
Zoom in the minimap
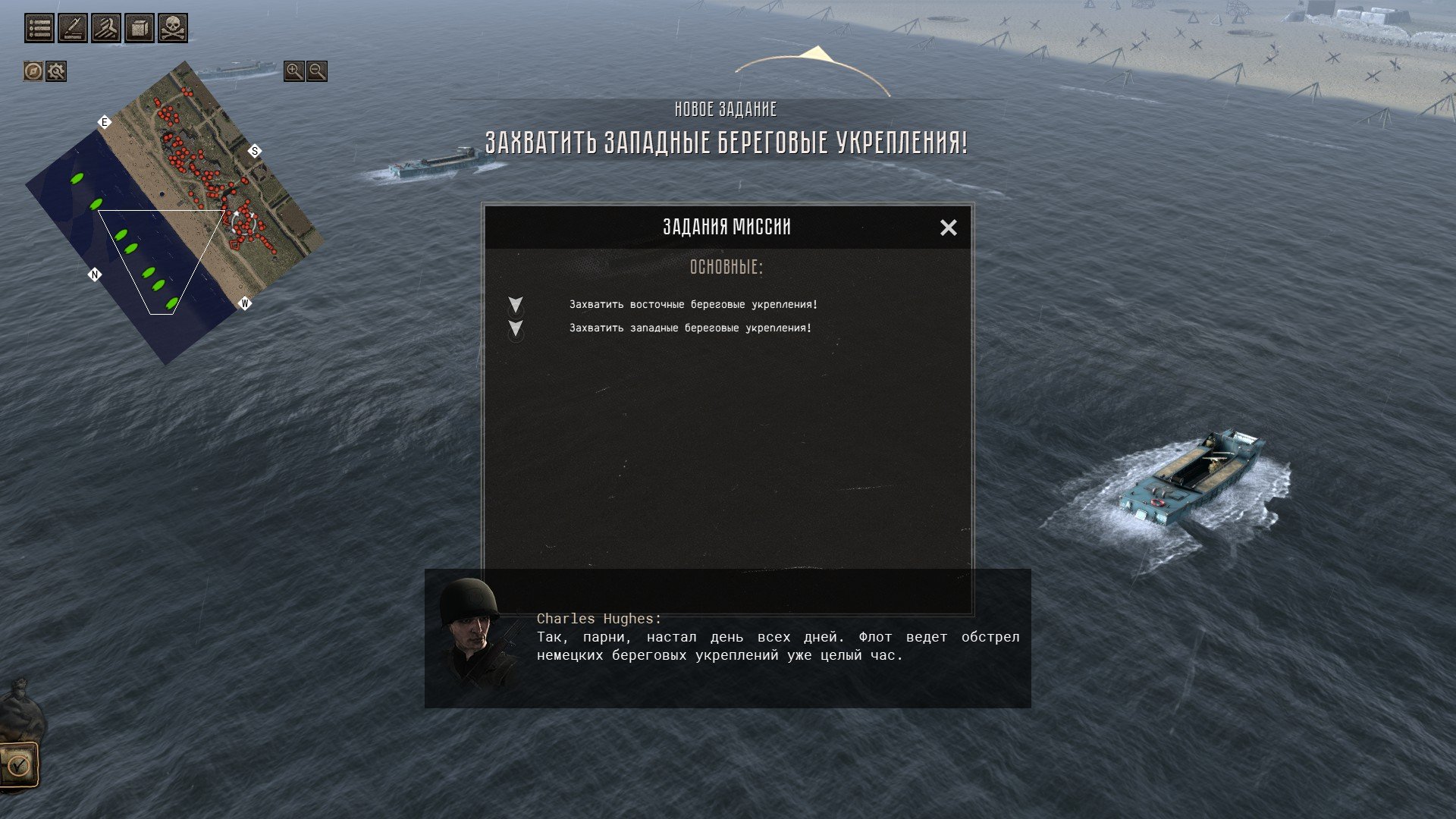tap(293, 71)
